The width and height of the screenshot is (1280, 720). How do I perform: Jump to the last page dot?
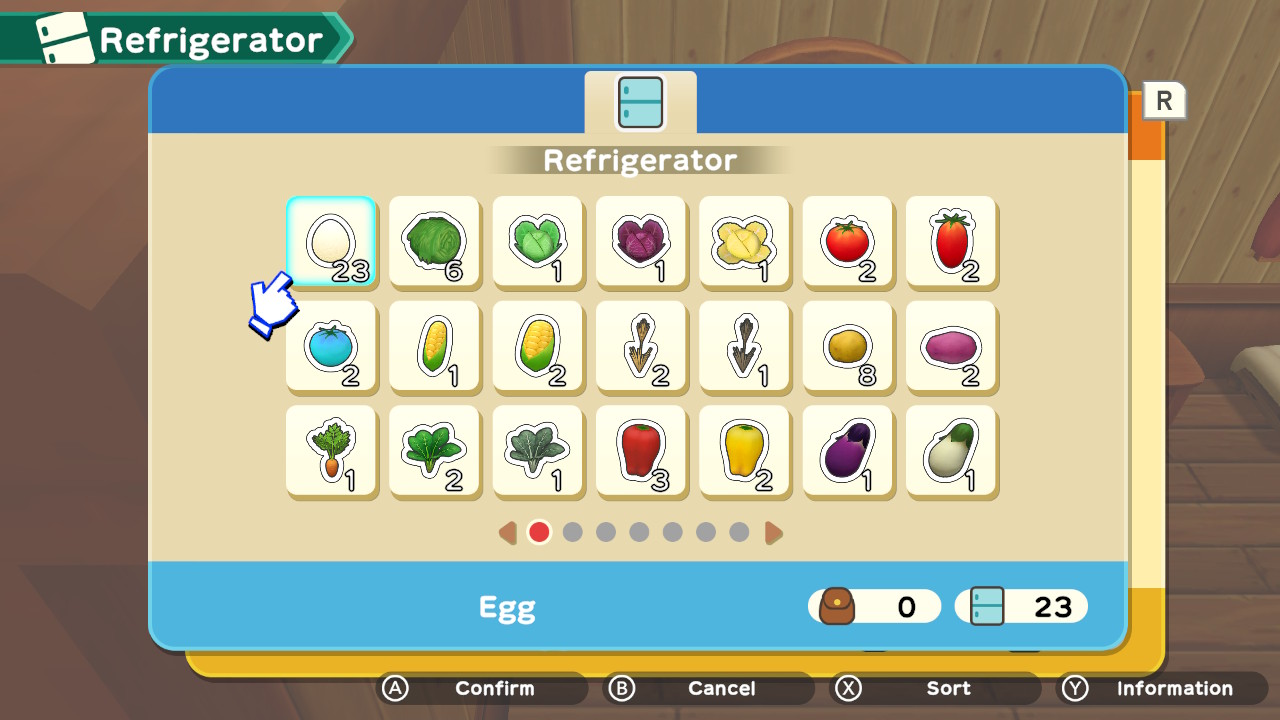[x=739, y=533]
